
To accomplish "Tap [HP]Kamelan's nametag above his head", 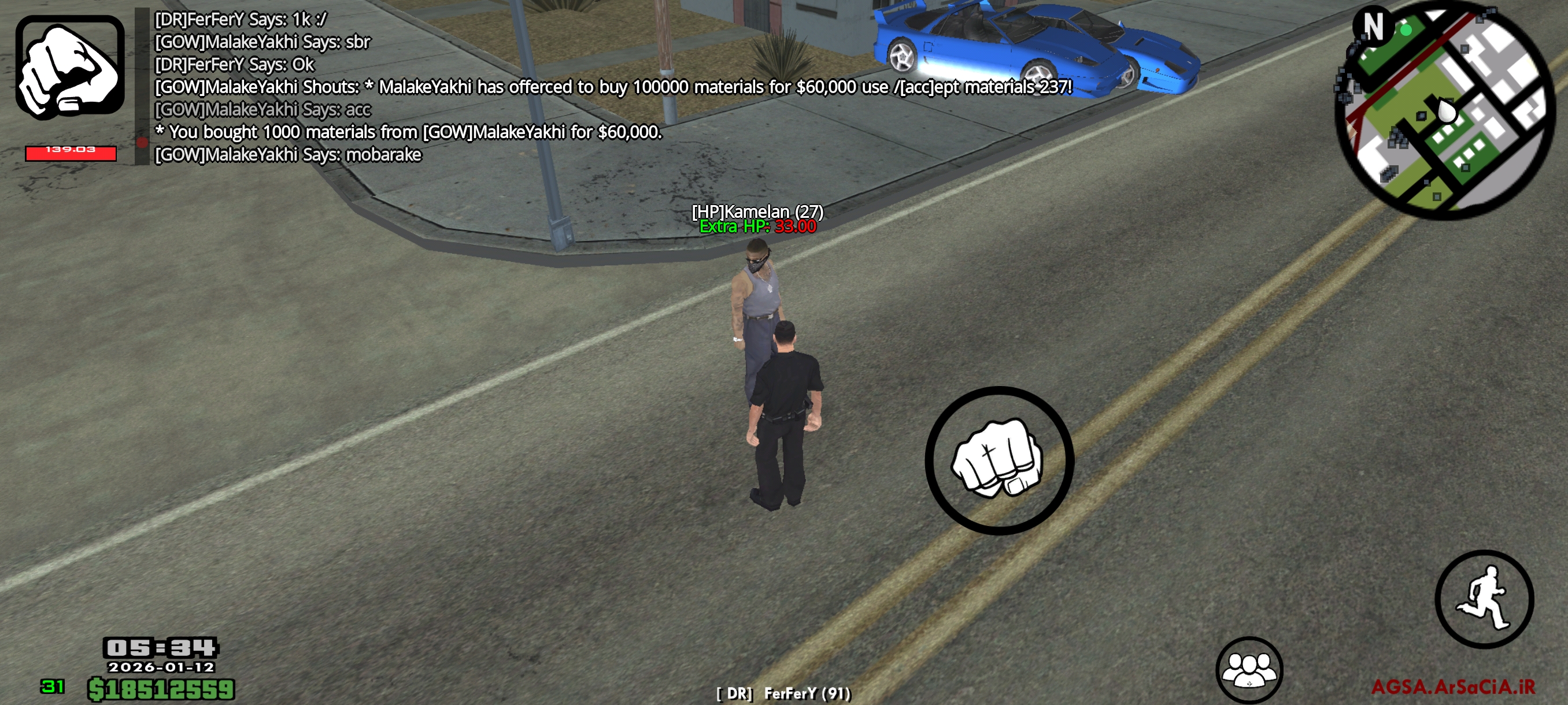I will tap(758, 211).
